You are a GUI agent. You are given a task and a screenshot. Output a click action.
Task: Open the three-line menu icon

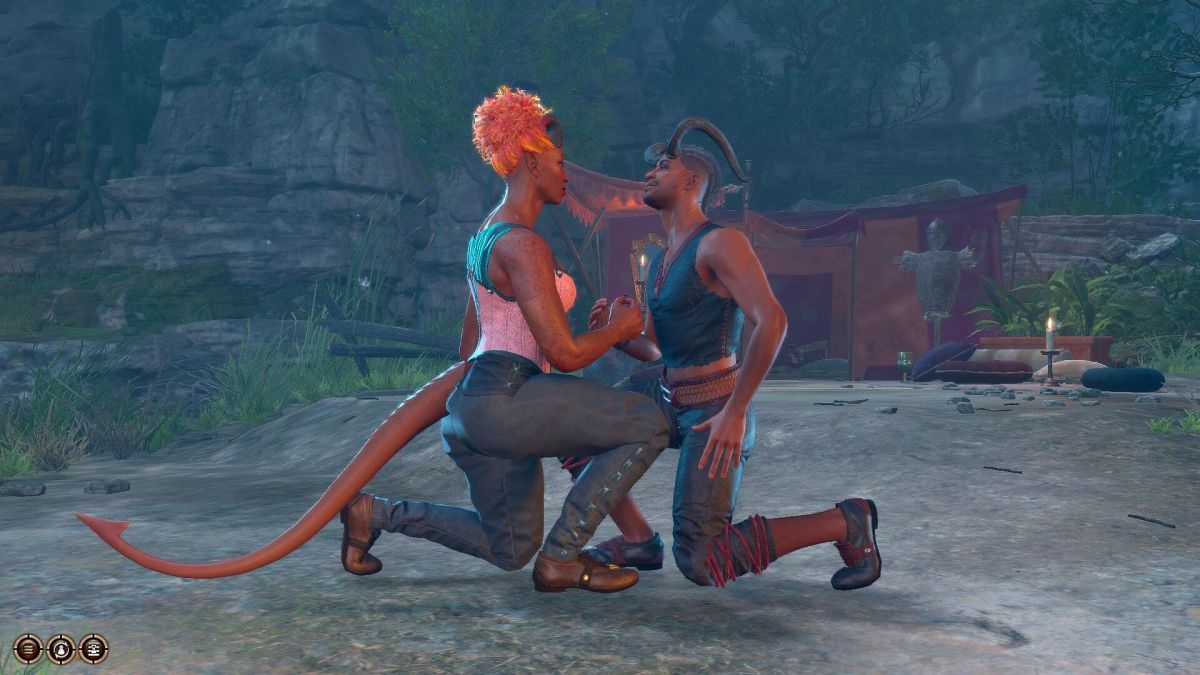point(28,649)
